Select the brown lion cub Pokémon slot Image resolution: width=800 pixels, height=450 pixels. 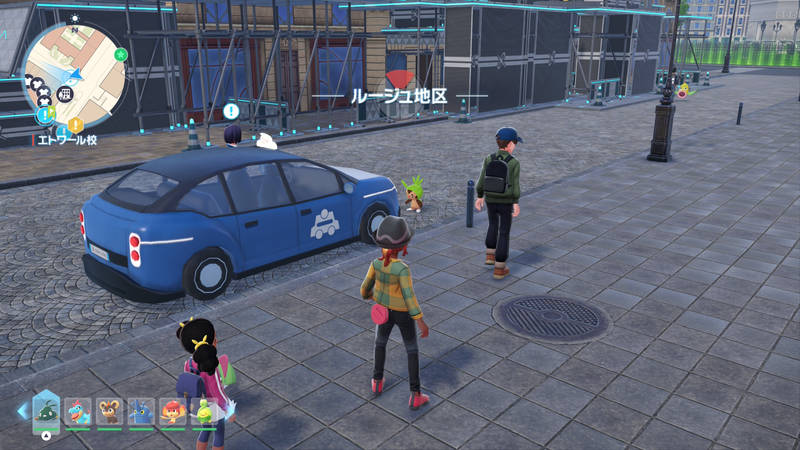point(109,412)
